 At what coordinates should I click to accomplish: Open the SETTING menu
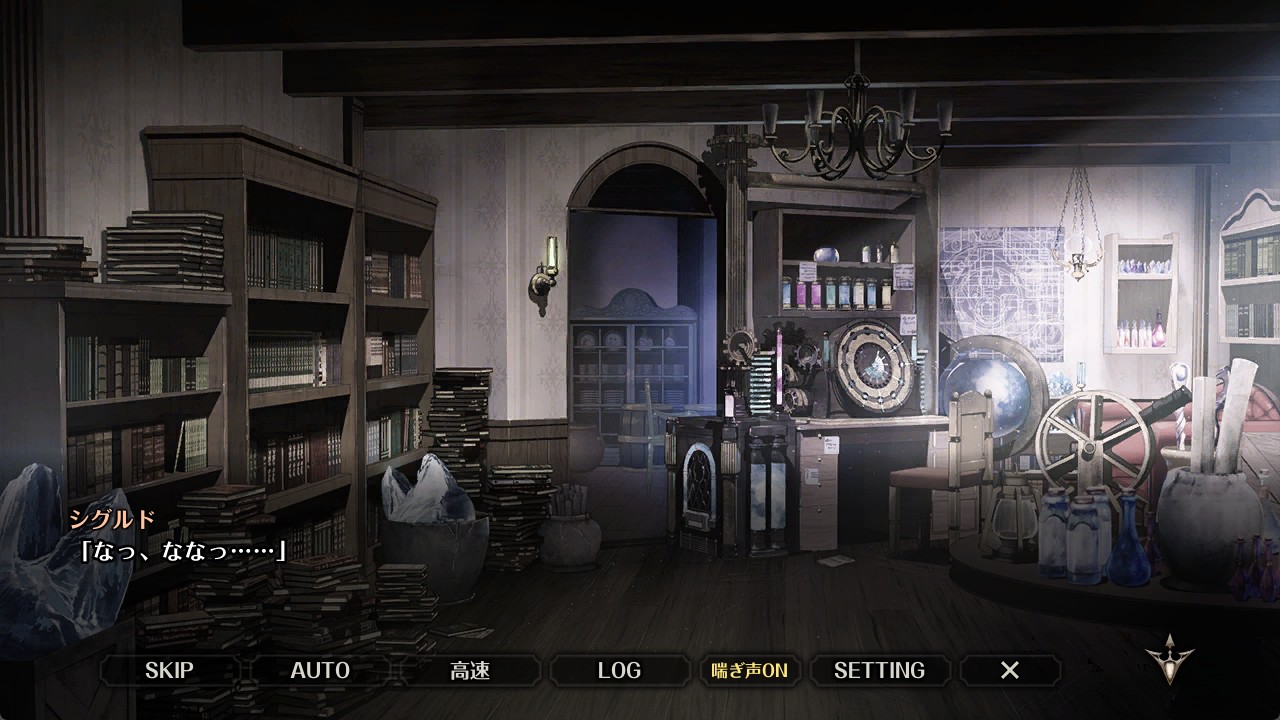coord(879,670)
